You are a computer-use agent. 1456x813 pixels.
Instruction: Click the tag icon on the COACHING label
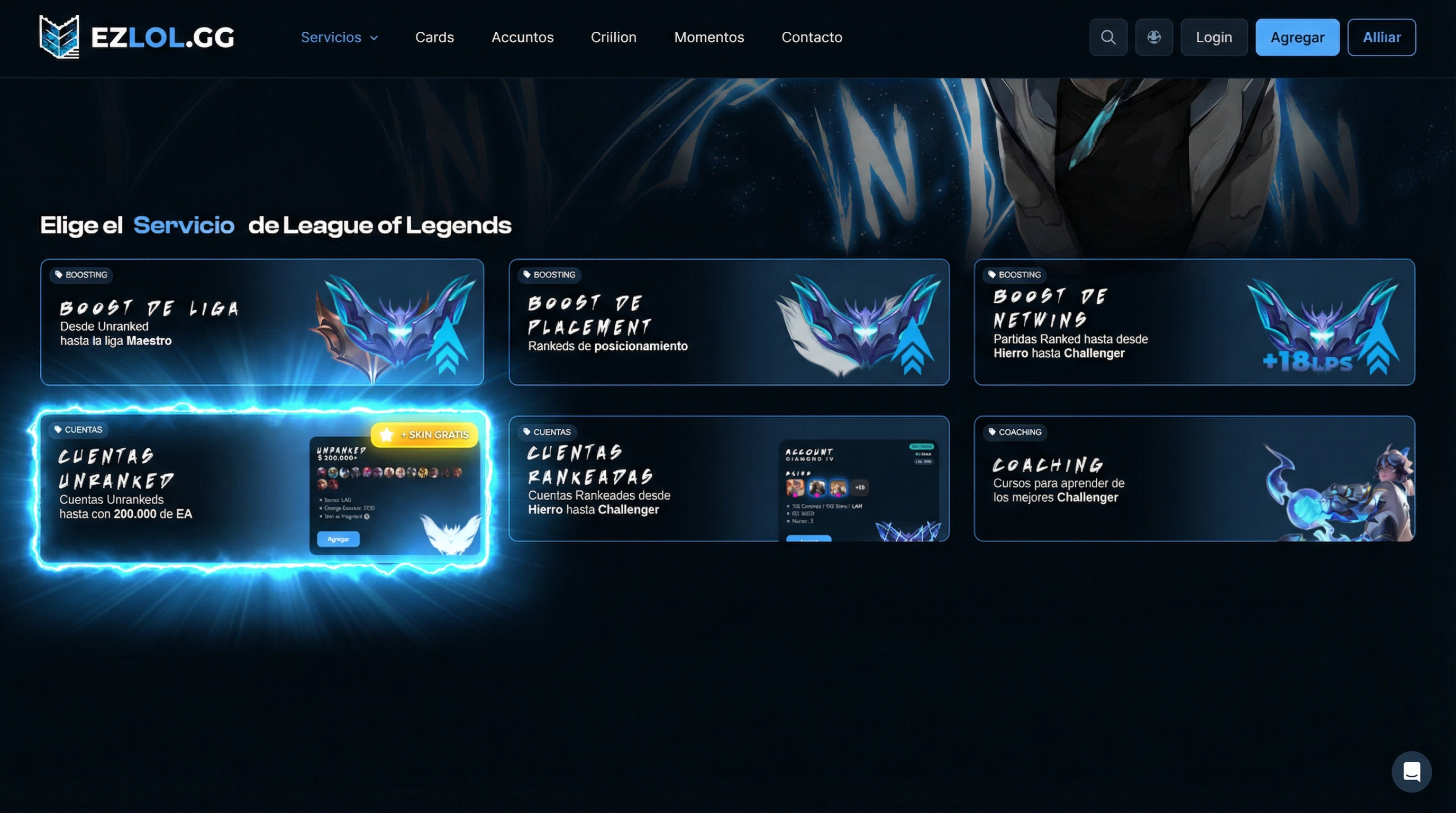pos(994,432)
